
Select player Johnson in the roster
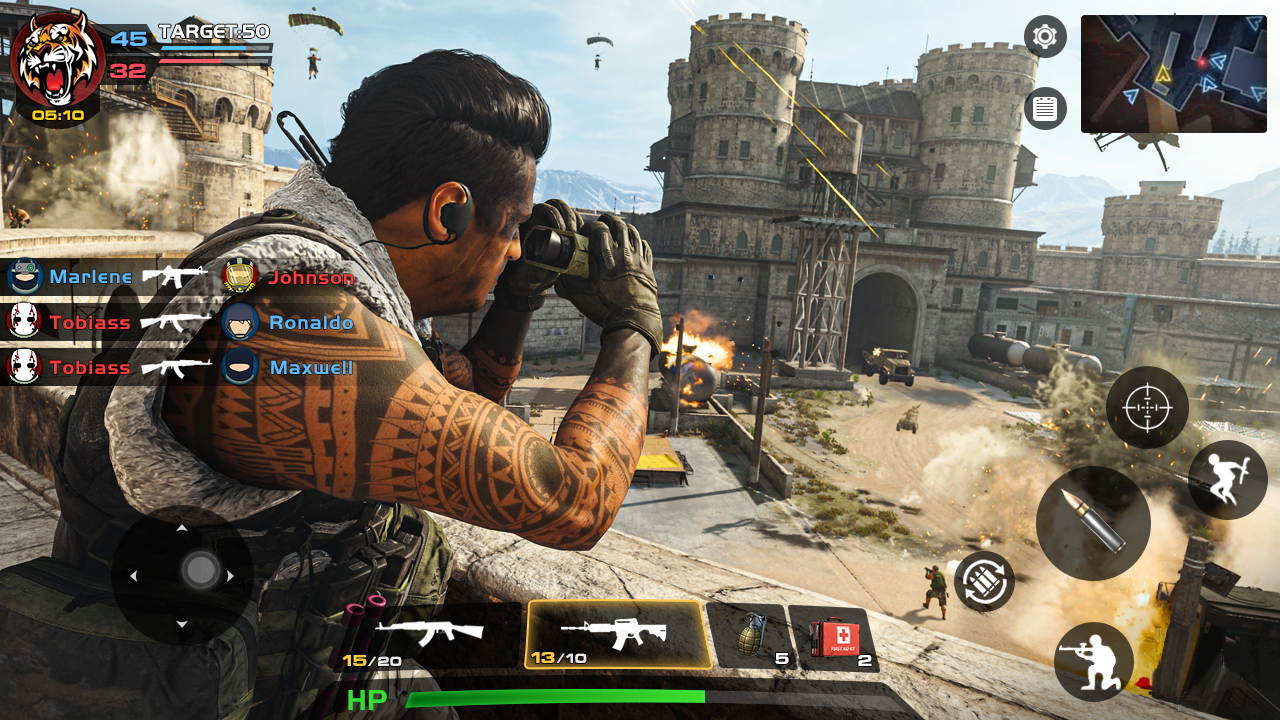tap(310, 277)
